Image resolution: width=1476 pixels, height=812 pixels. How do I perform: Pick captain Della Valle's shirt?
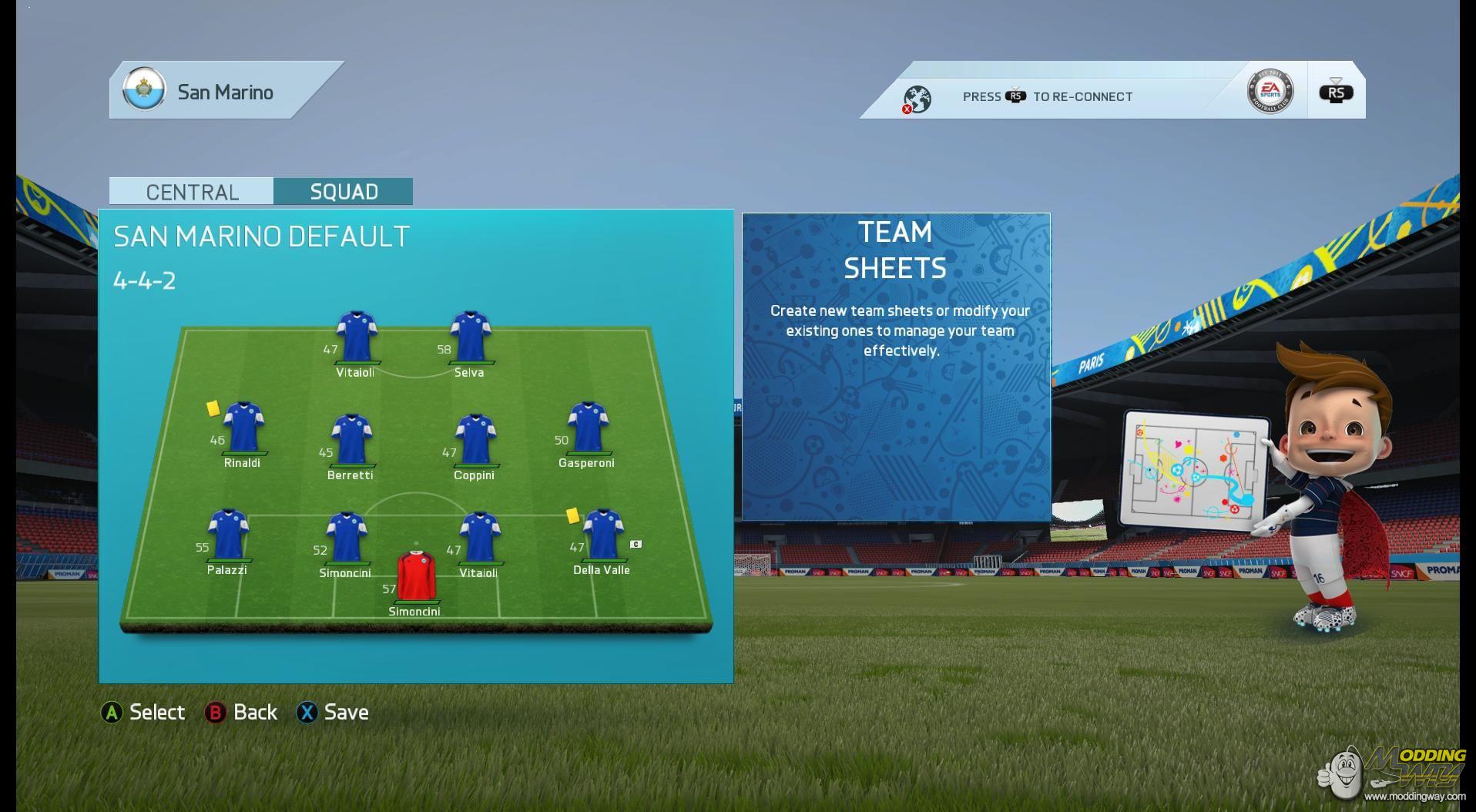(602, 534)
